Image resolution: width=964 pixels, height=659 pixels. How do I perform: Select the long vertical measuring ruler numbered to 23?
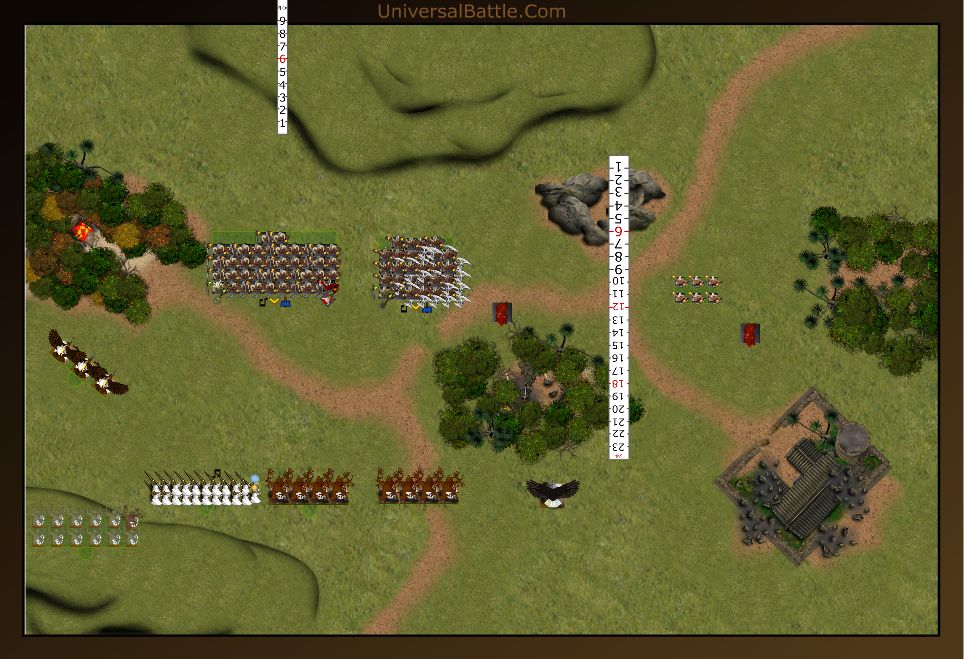tap(619, 307)
